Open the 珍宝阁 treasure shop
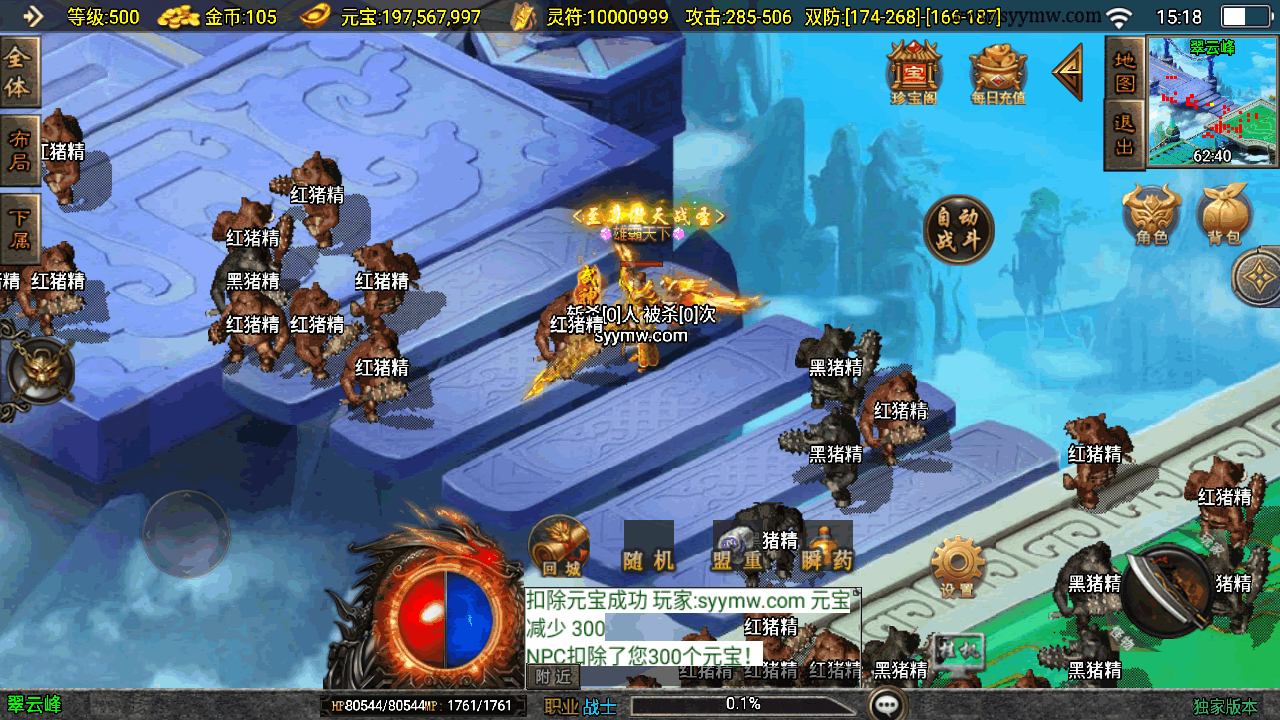Screen dimensions: 1280x720 [914, 70]
